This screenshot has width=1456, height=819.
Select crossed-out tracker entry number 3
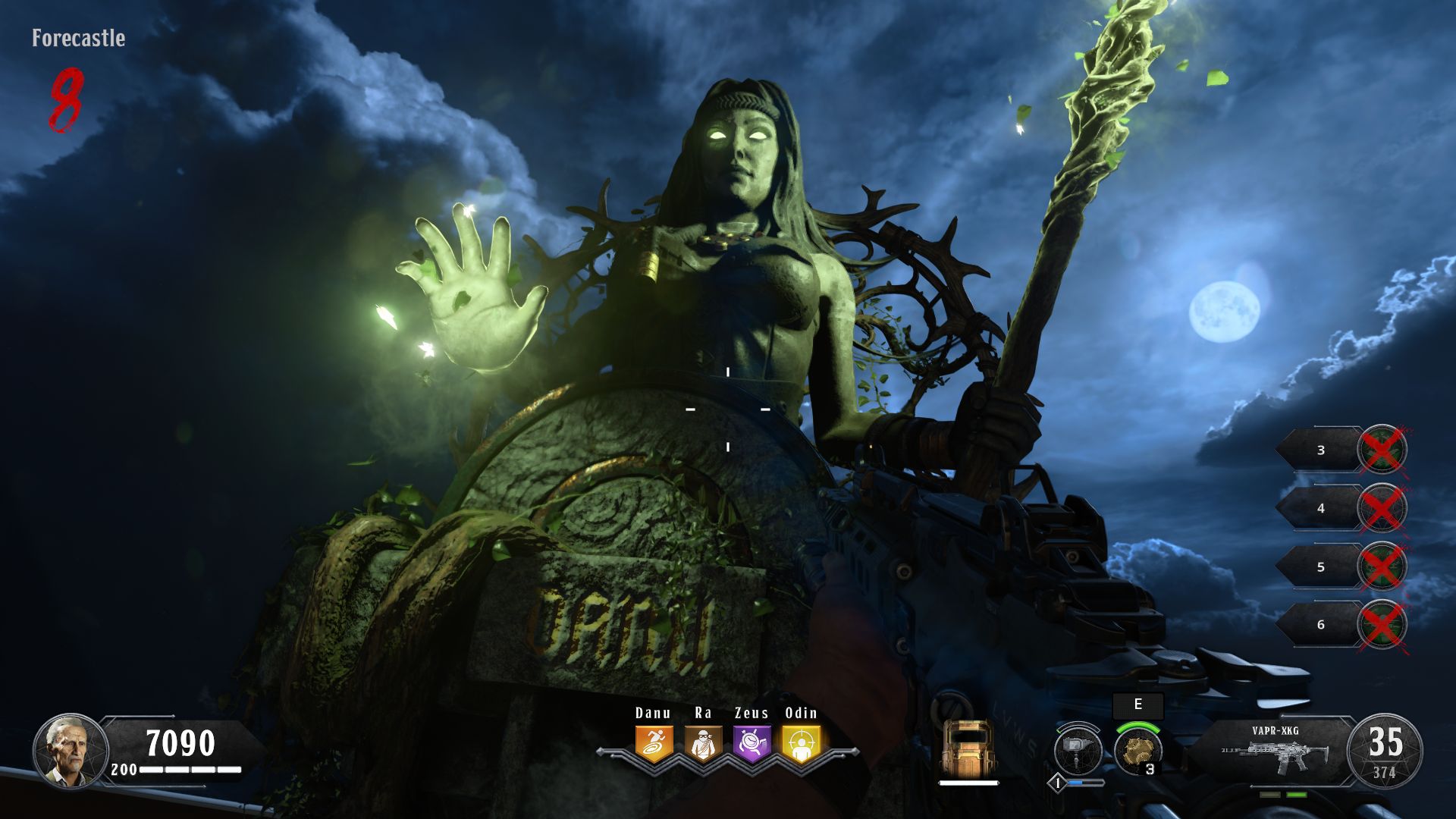[1342, 450]
